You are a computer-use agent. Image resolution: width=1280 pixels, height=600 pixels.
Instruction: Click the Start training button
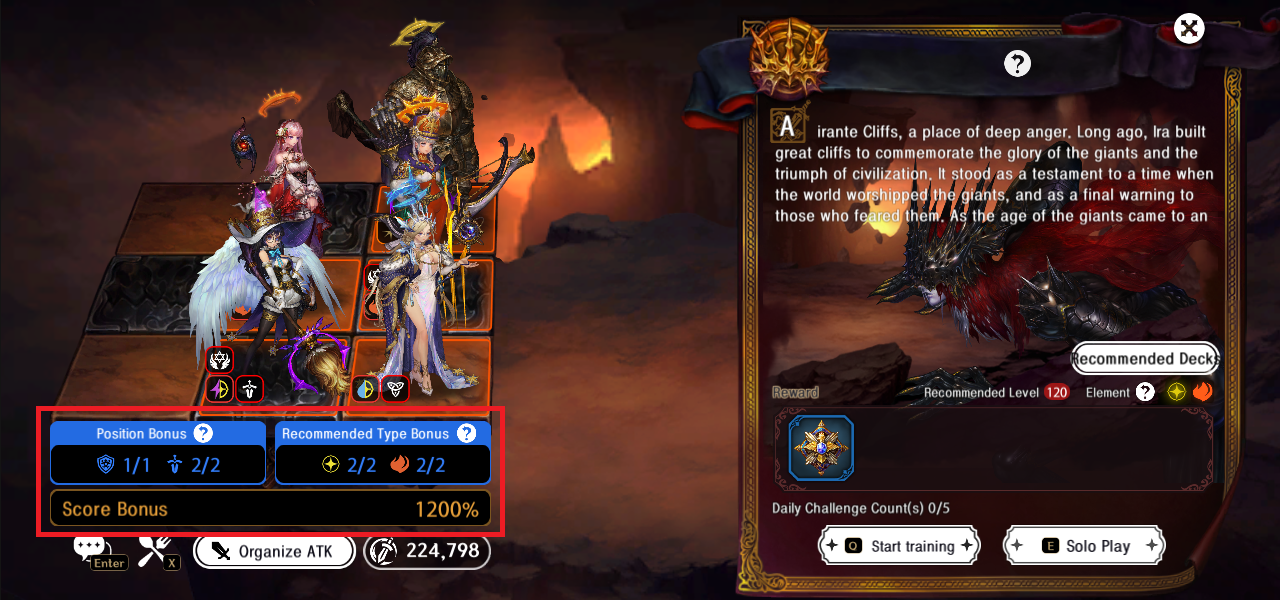click(898, 546)
